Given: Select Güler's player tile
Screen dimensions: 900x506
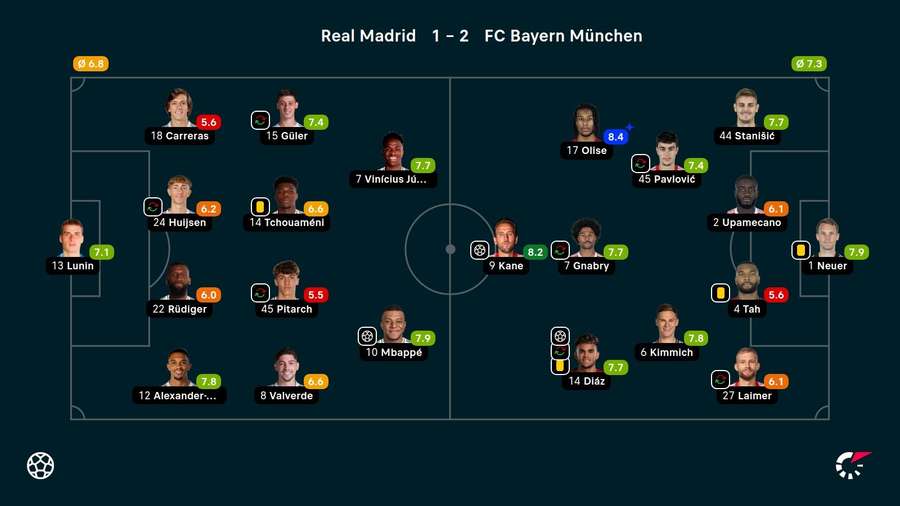Looking at the screenshot, I should pos(286,110).
